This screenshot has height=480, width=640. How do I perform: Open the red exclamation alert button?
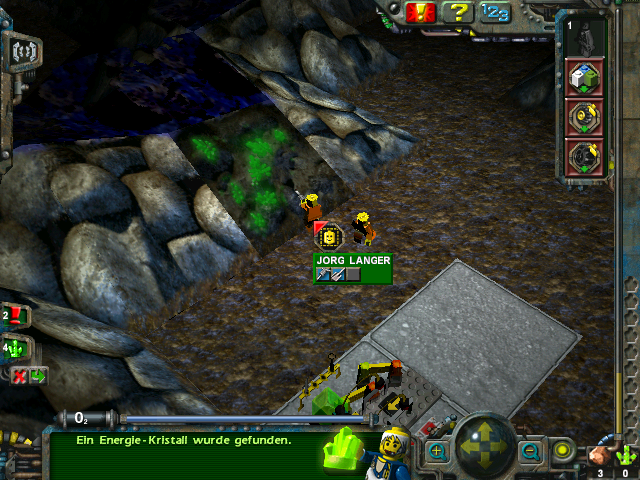(x=421, y=12)
